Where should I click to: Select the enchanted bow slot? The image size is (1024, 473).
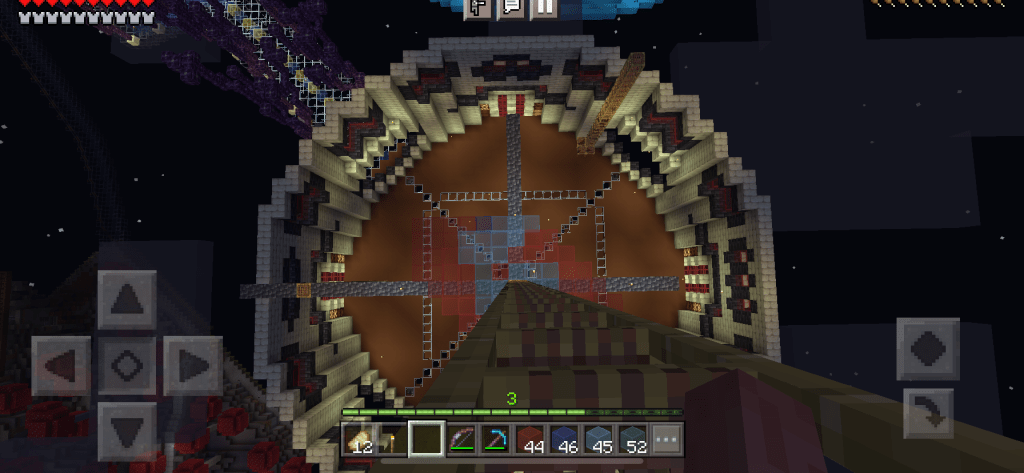462,440
